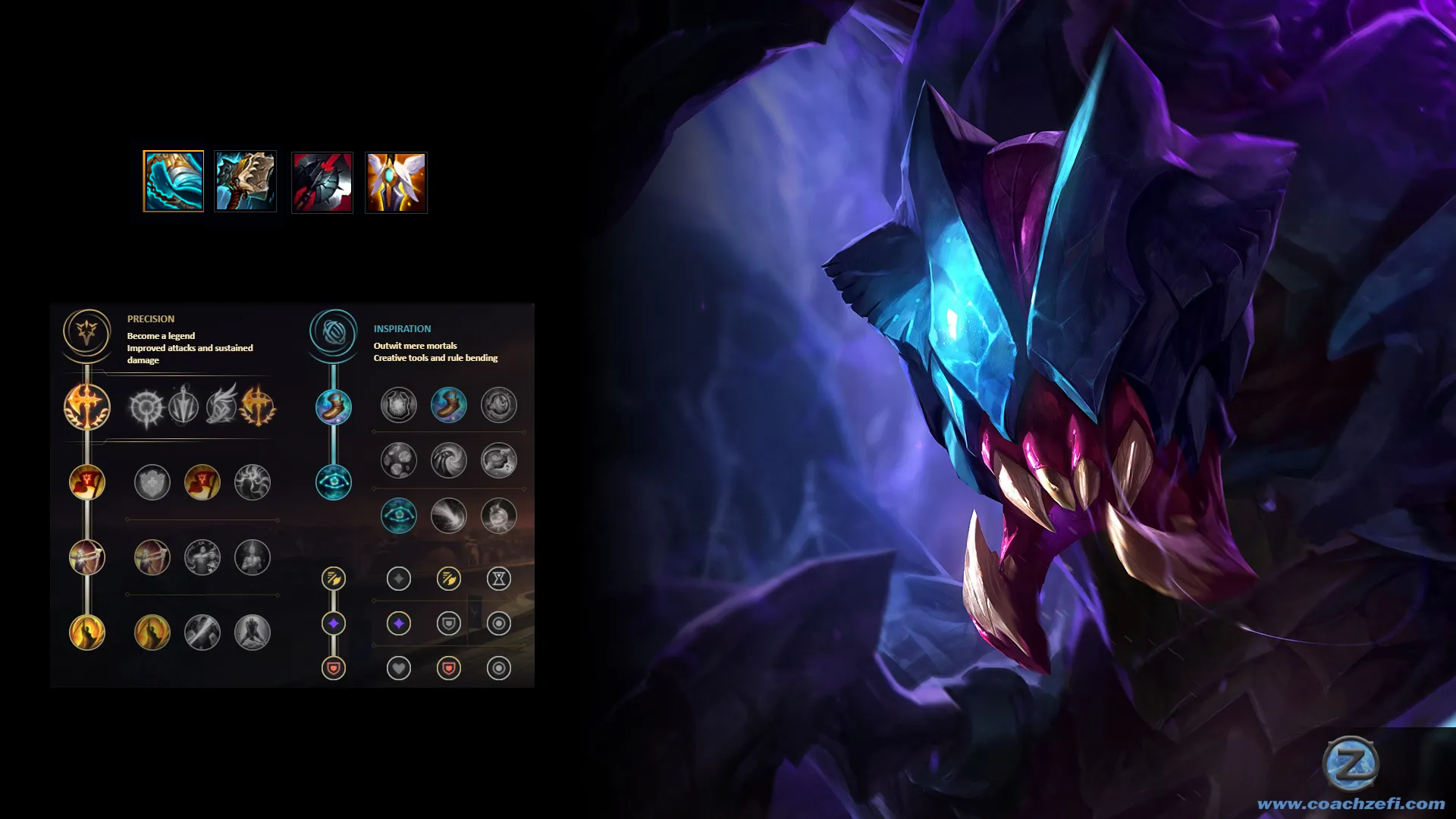Choose the hourglass ability haste shard
The height and width of the screenshot is (819, 1456).
pos(499,579)
